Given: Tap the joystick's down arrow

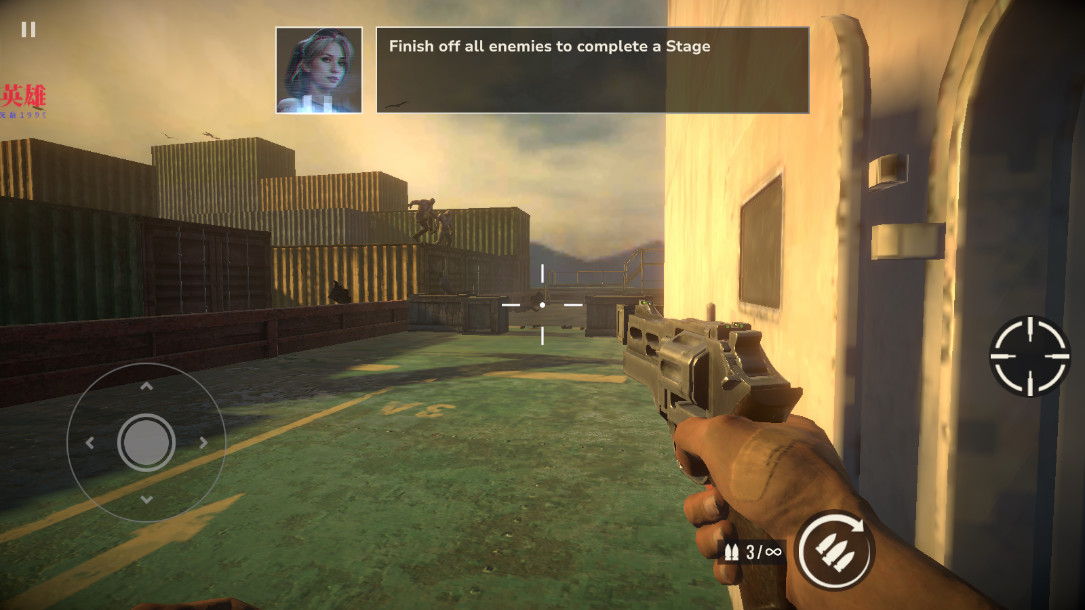Looking at the screenshot, I should coord(146,499).
